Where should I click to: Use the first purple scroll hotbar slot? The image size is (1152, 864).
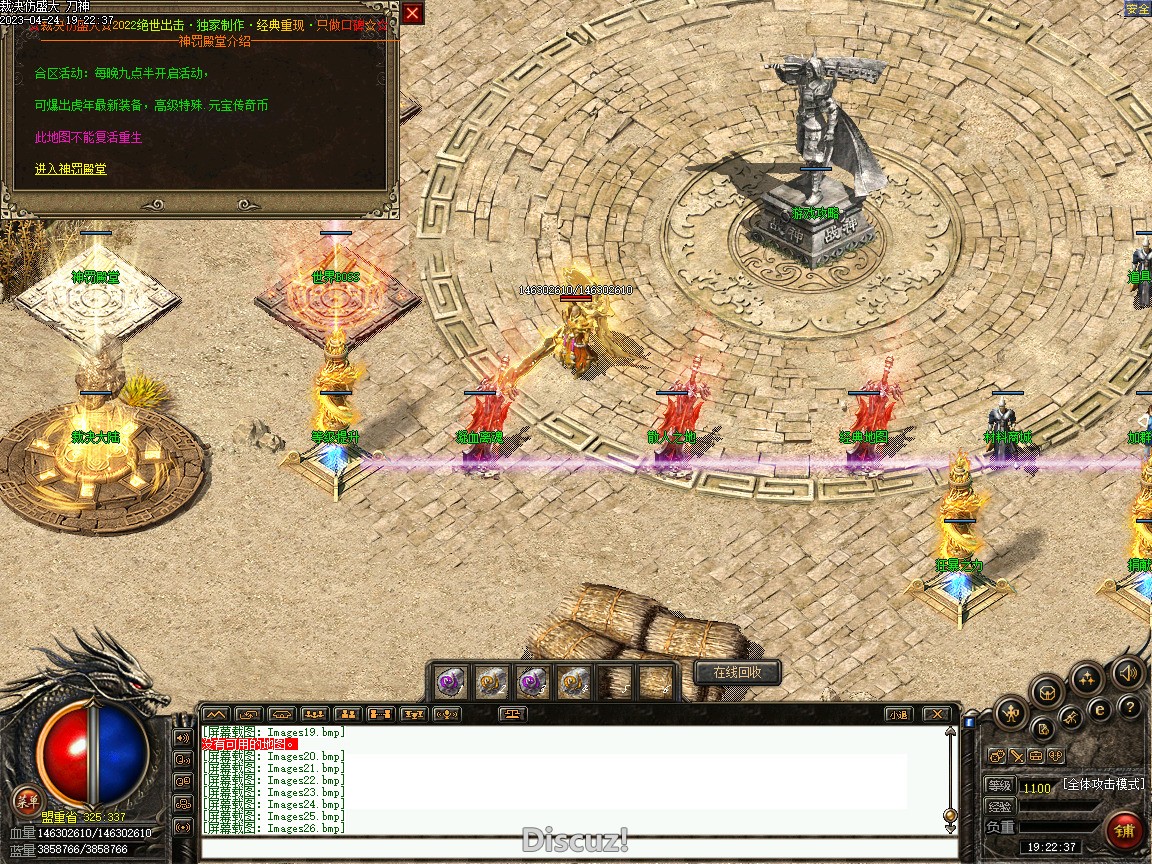(x=449, y=682)
